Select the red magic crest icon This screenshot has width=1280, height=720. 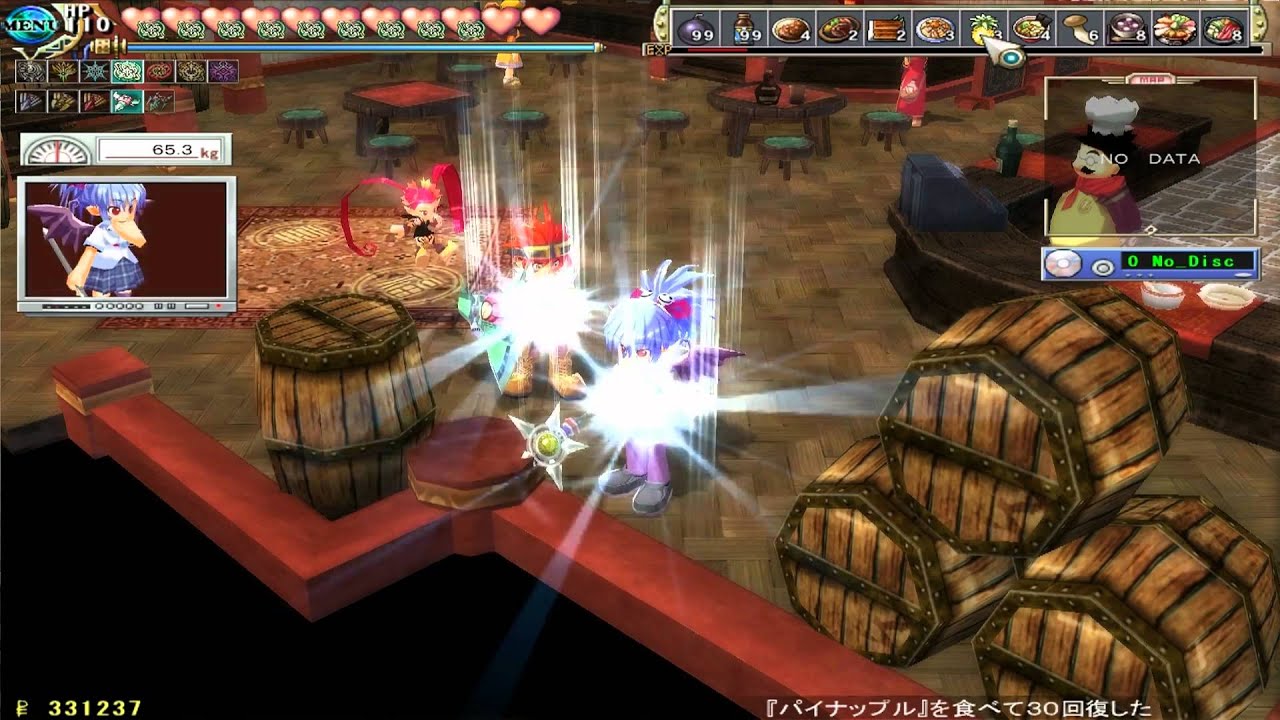click(158, 71)
